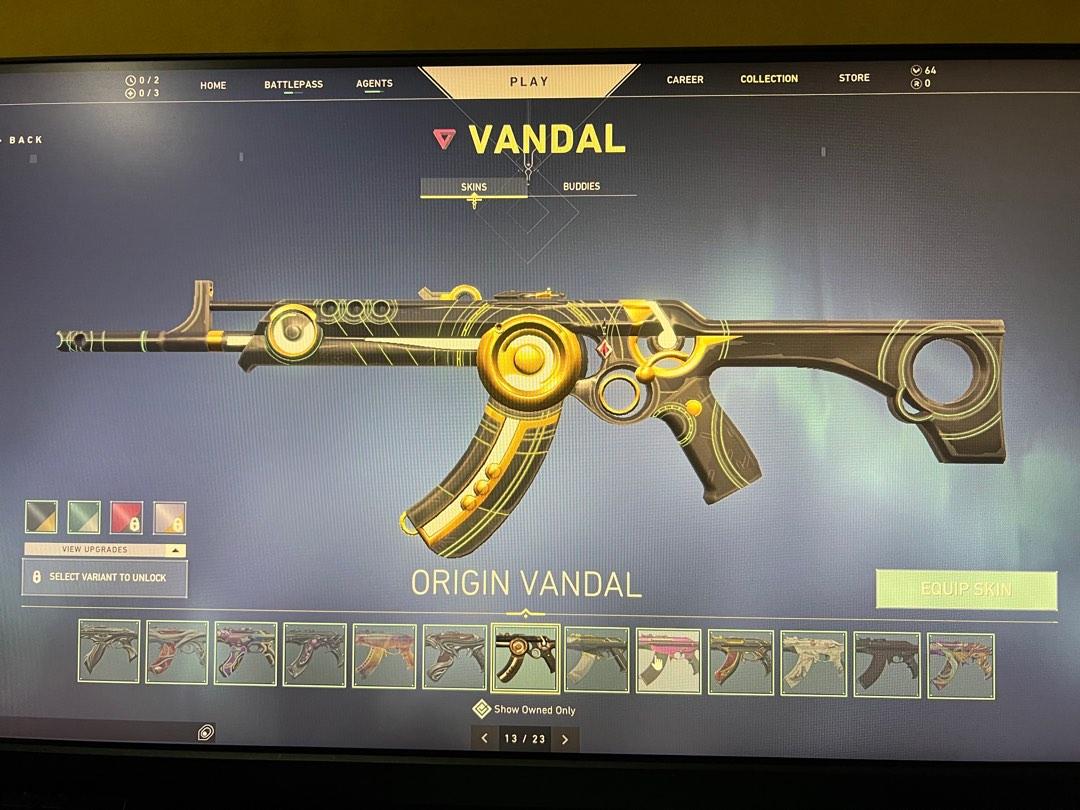Equip the Origin Vandal skin
This screenshot has width=1080, height=810.
[966, 589]
